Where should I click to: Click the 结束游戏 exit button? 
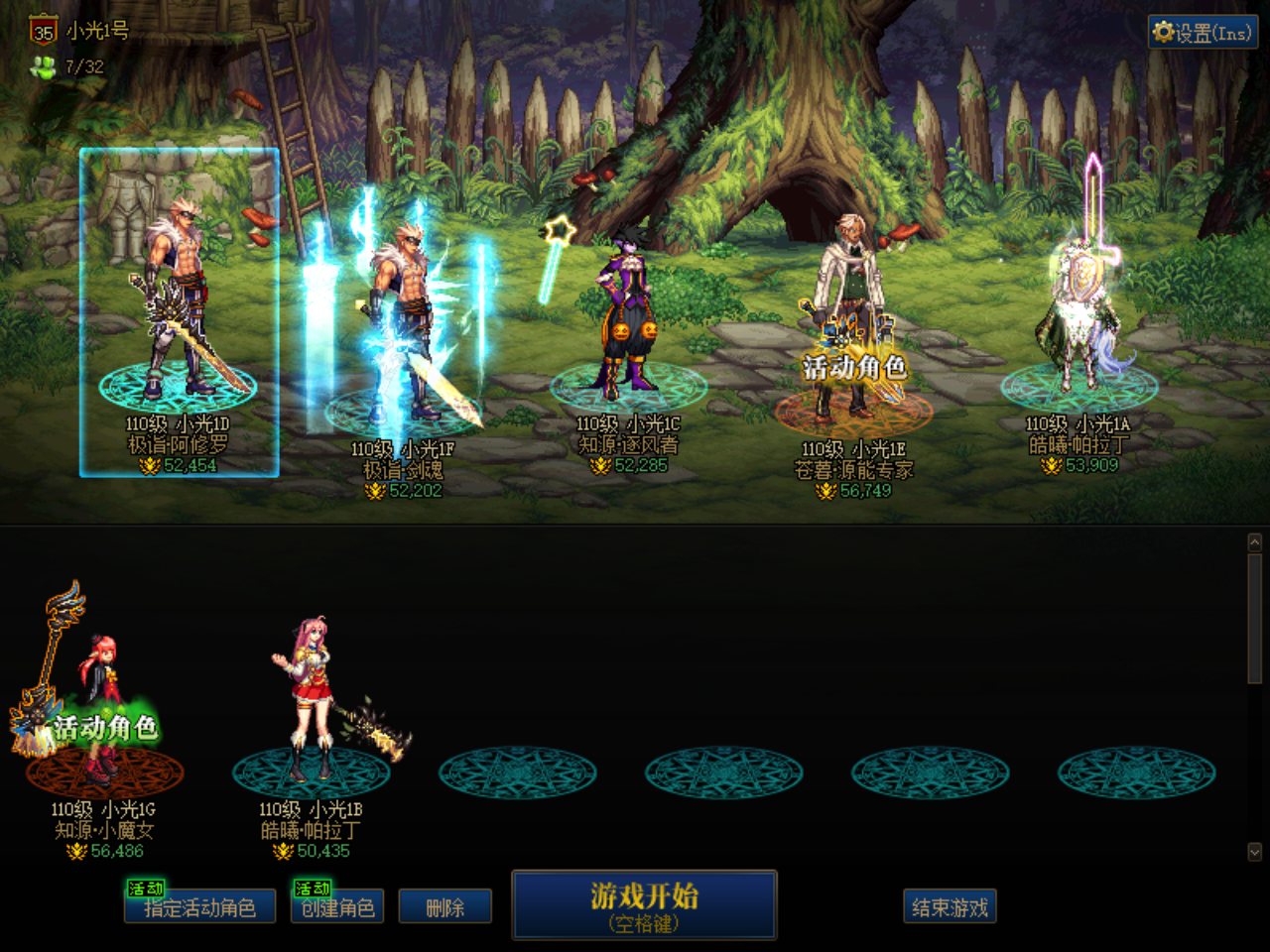pyautogui.click(x=950, y=907)
